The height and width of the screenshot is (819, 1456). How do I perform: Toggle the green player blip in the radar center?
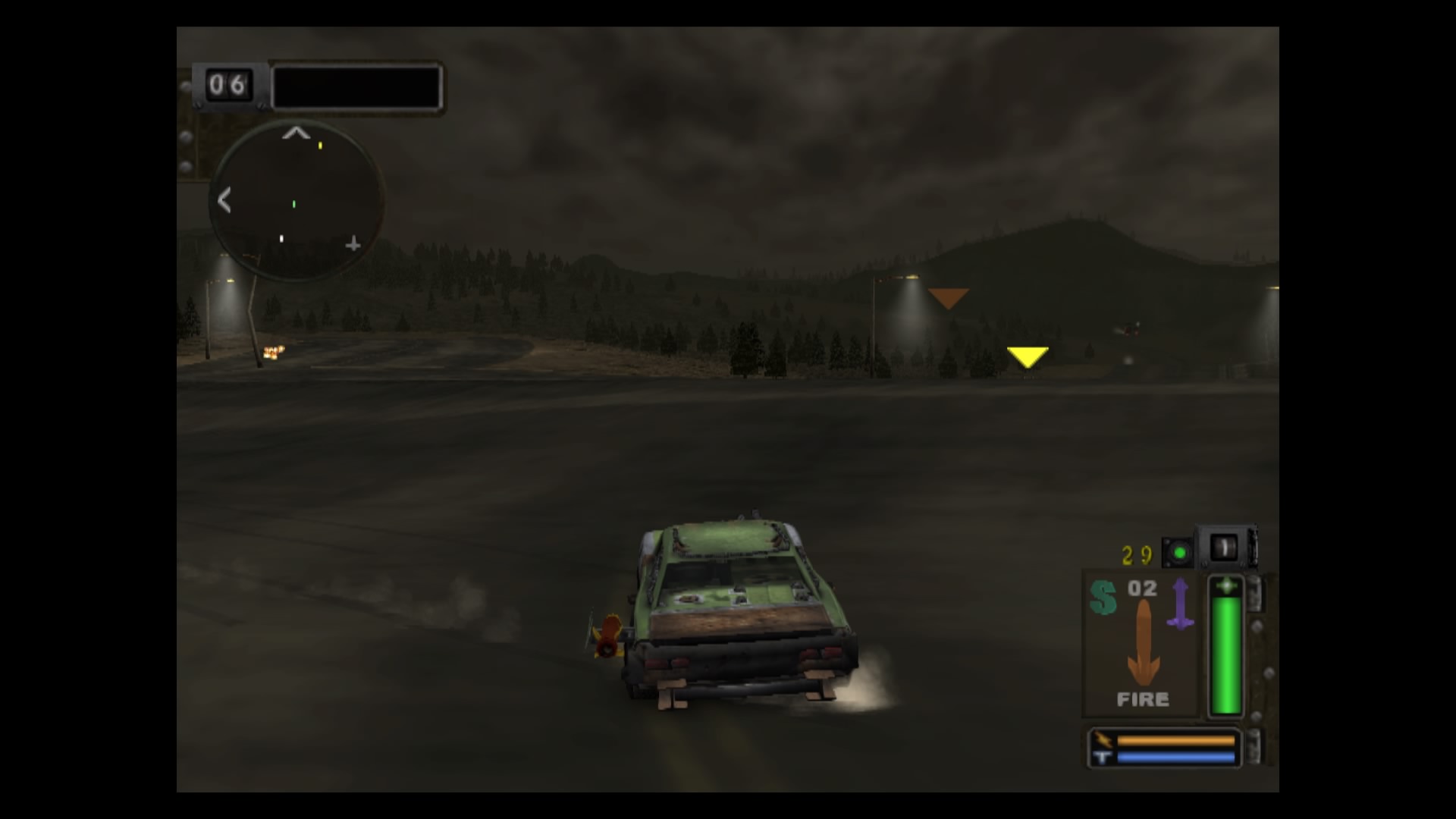(293, 203)
